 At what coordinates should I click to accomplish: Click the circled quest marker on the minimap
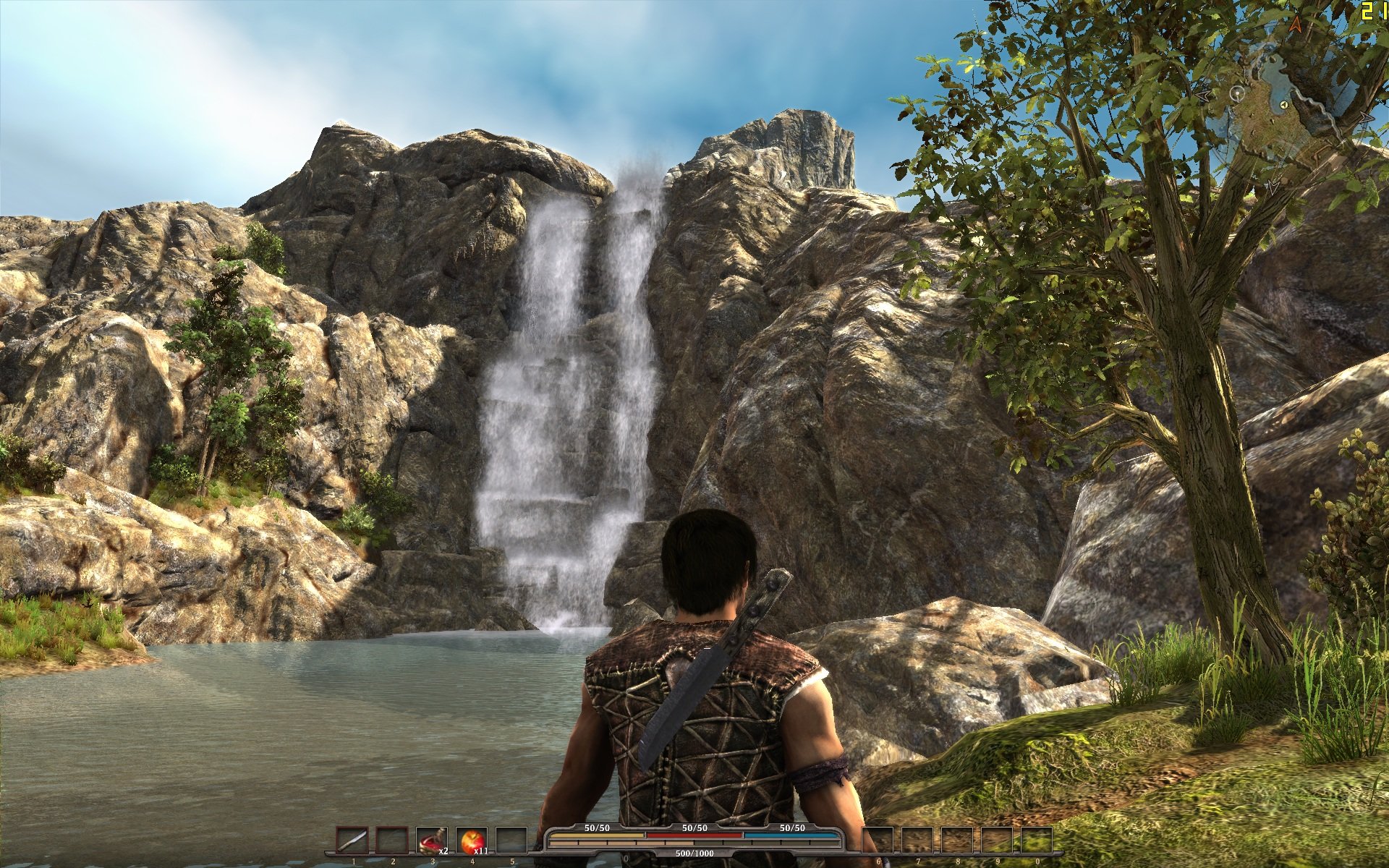tap(1236, 94)
